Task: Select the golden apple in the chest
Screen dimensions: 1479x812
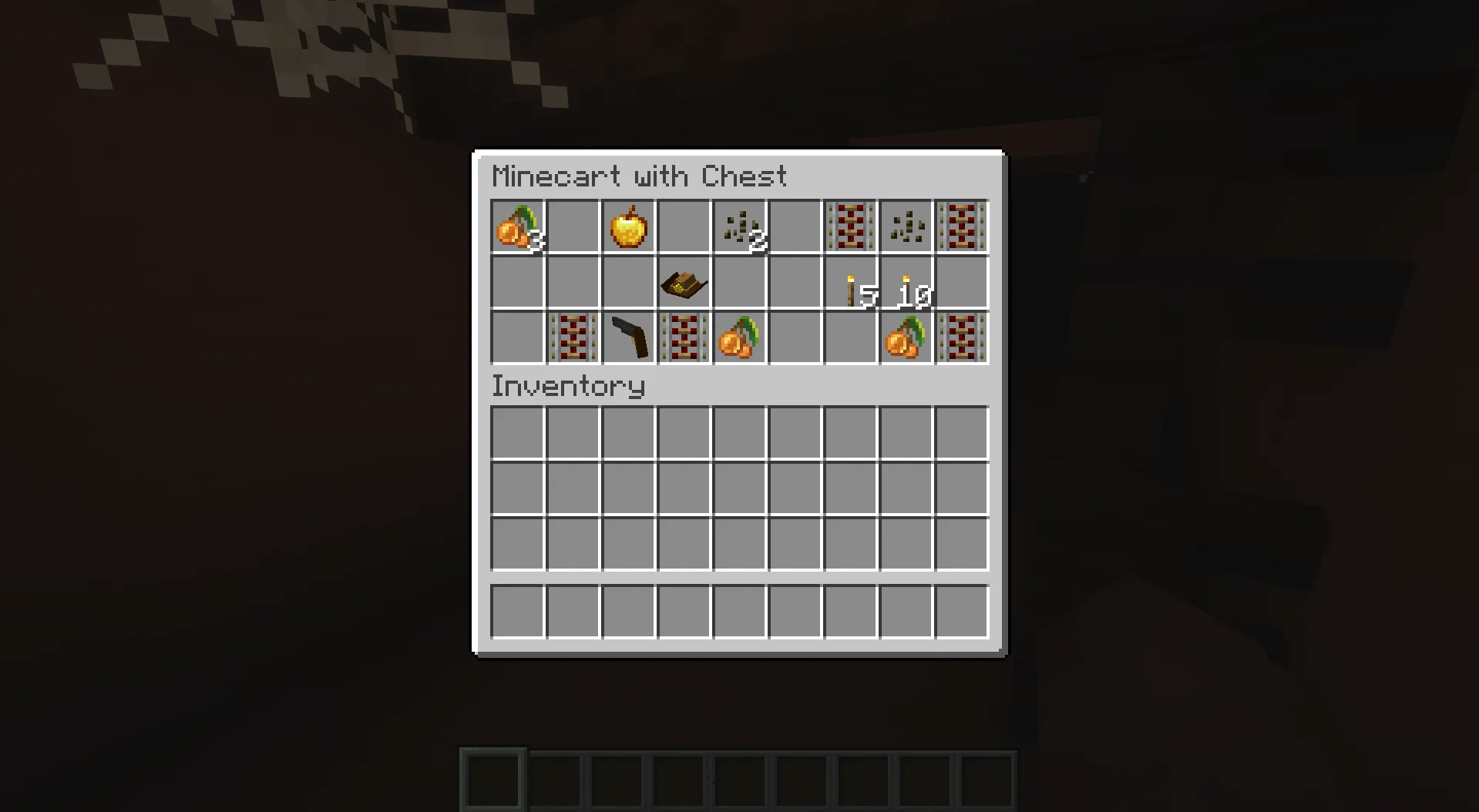Action: (x=627, y=226)
